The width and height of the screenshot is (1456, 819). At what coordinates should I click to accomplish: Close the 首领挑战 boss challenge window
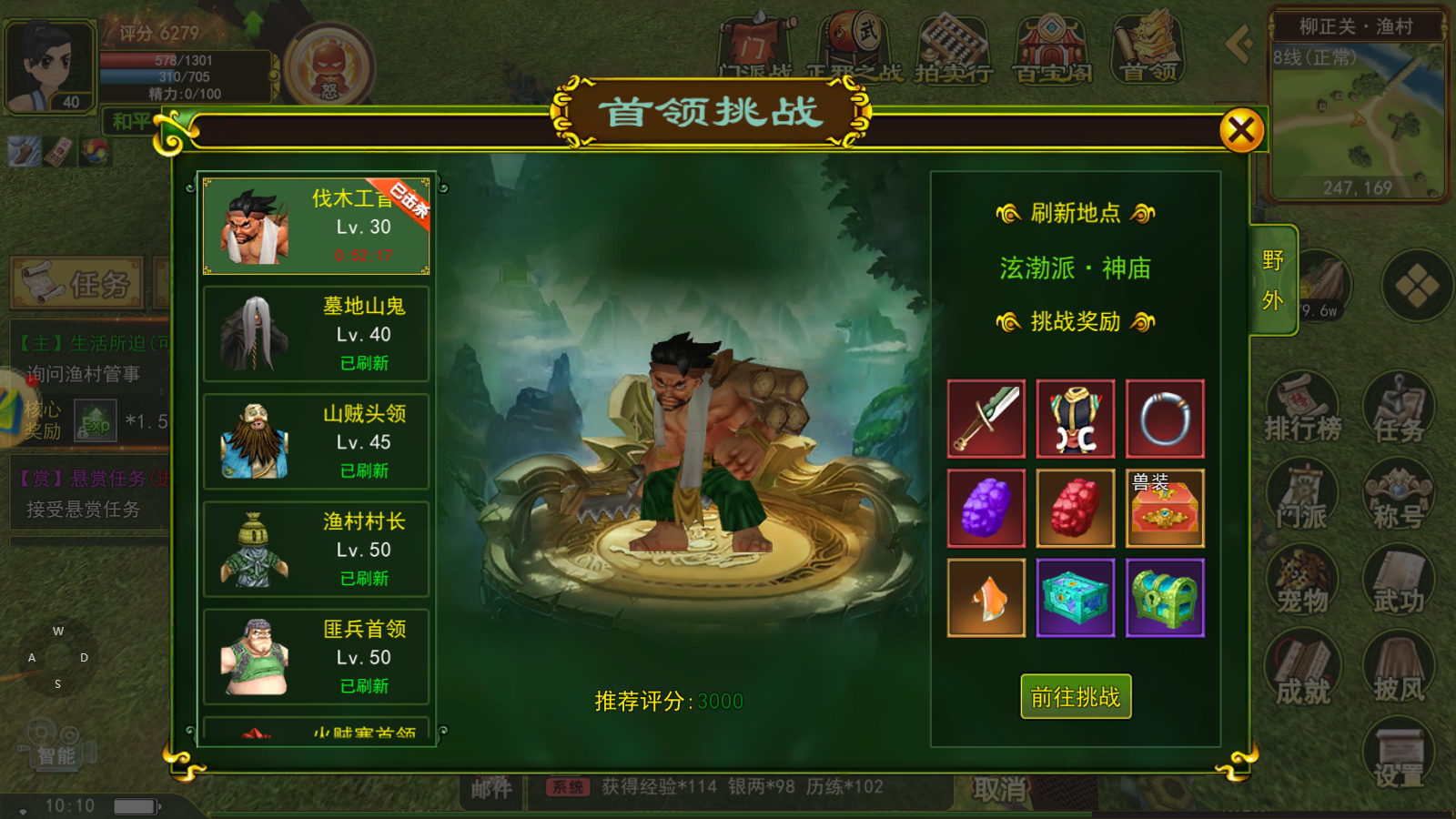(1241, 131)
